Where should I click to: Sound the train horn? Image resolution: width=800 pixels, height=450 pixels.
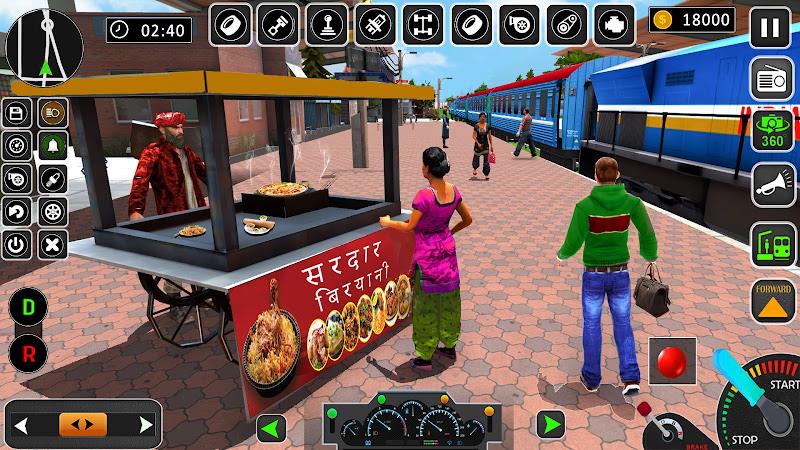(x=772, y=184)
